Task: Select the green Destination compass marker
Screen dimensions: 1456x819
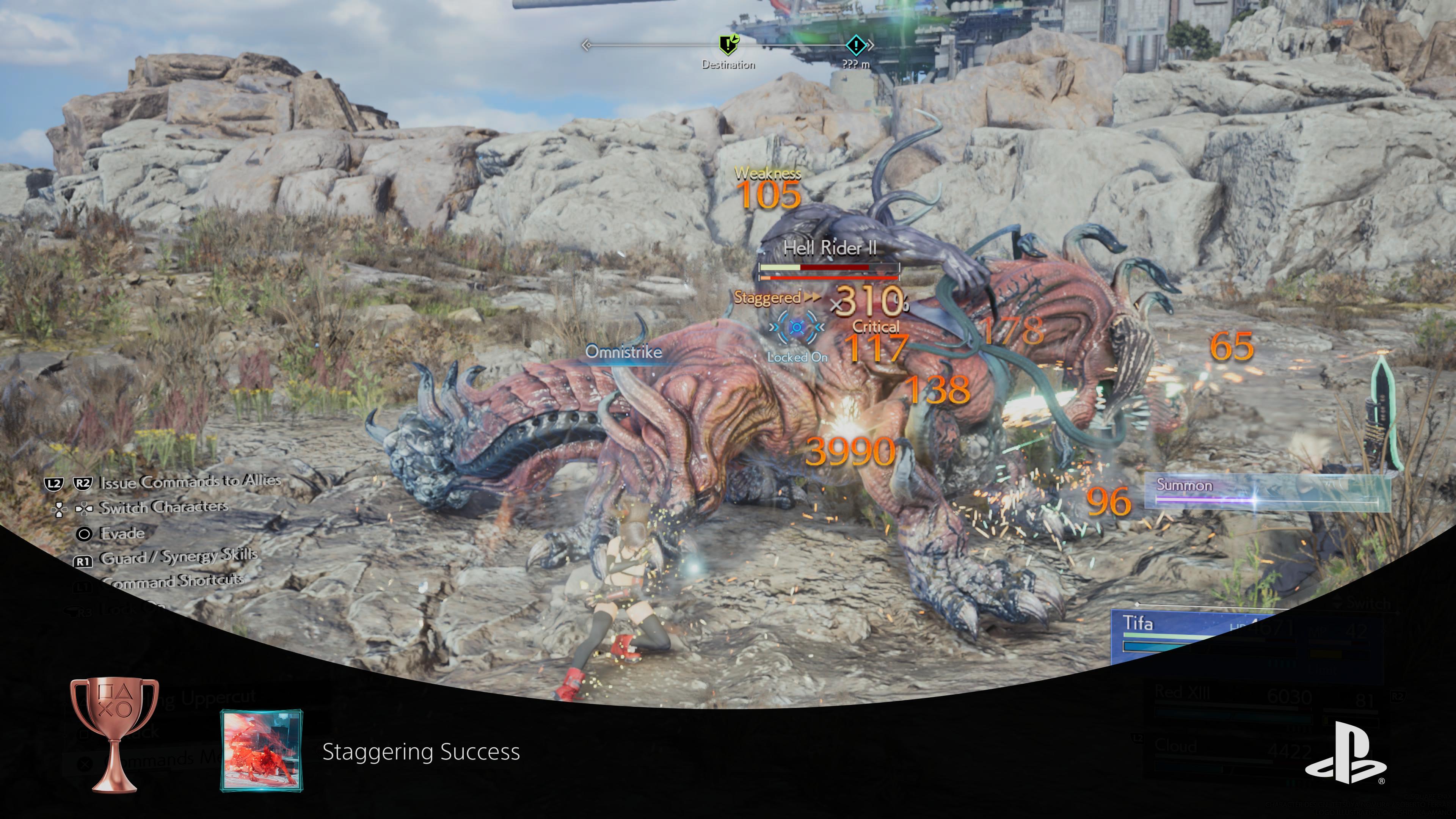Action: click(728, 44)
